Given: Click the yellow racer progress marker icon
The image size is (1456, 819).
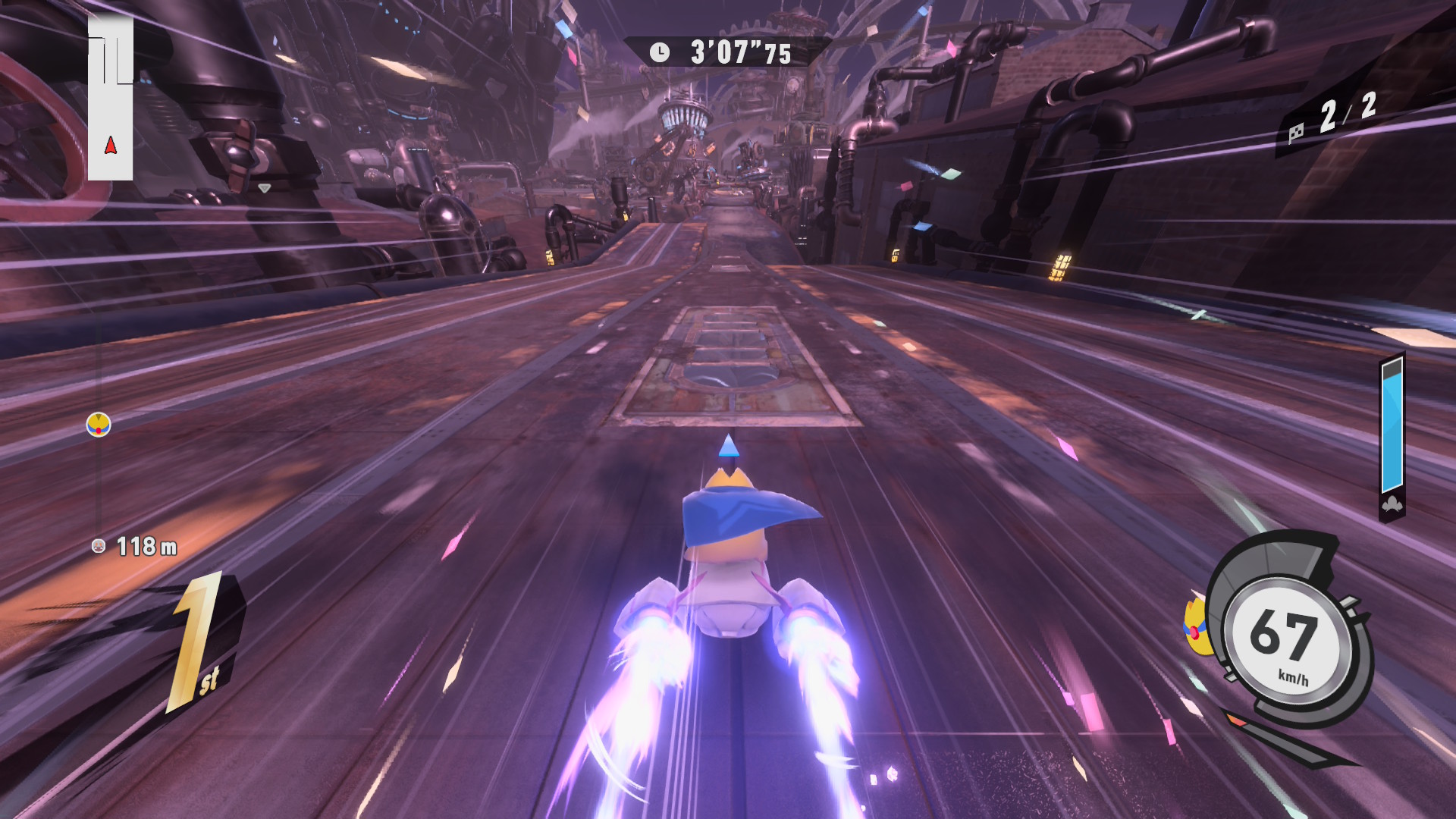Looking at the screenshot, I should (99, 425).
